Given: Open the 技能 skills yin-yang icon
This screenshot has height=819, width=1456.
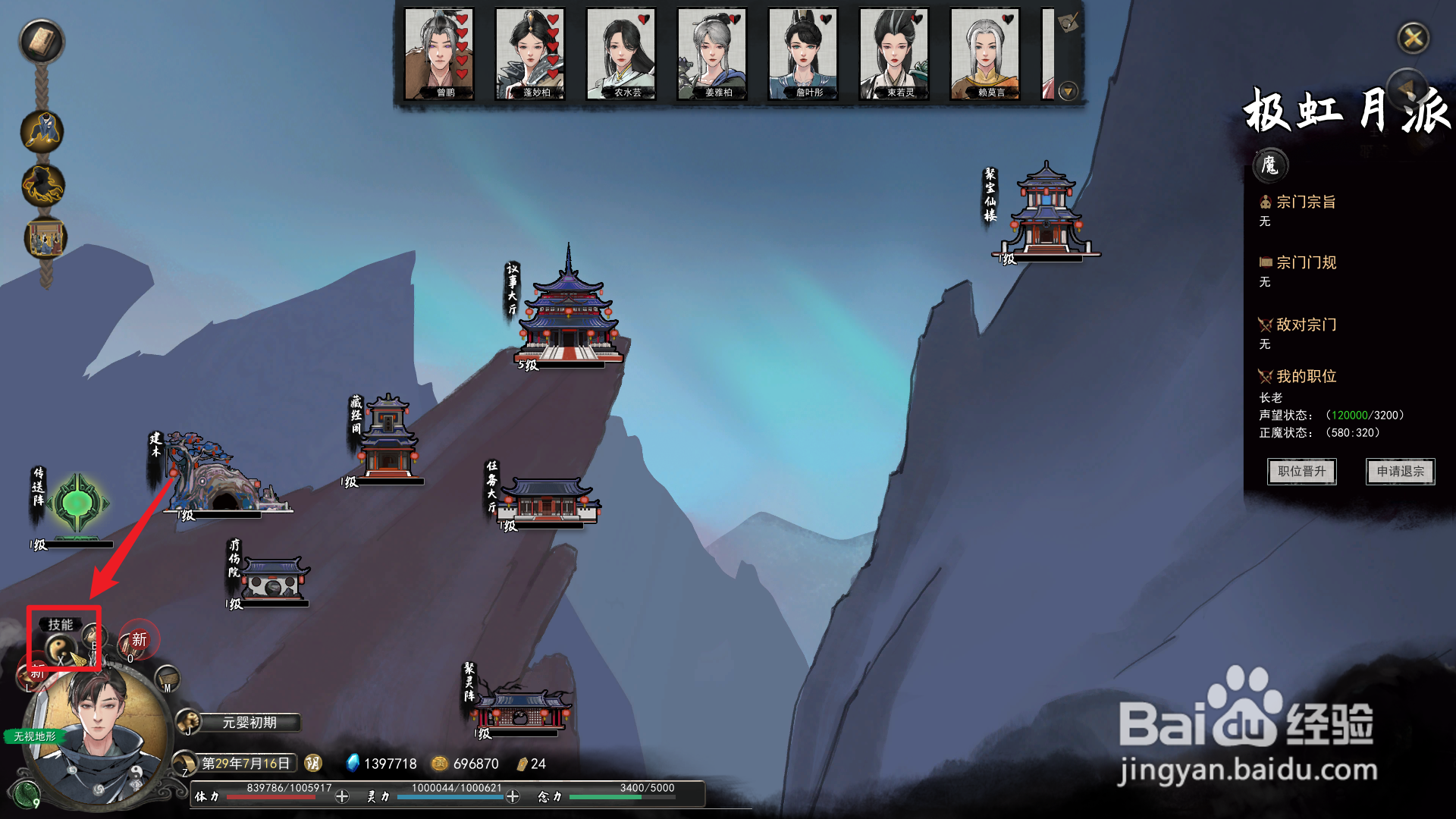Looking at the screenshot, I should 59,648.
